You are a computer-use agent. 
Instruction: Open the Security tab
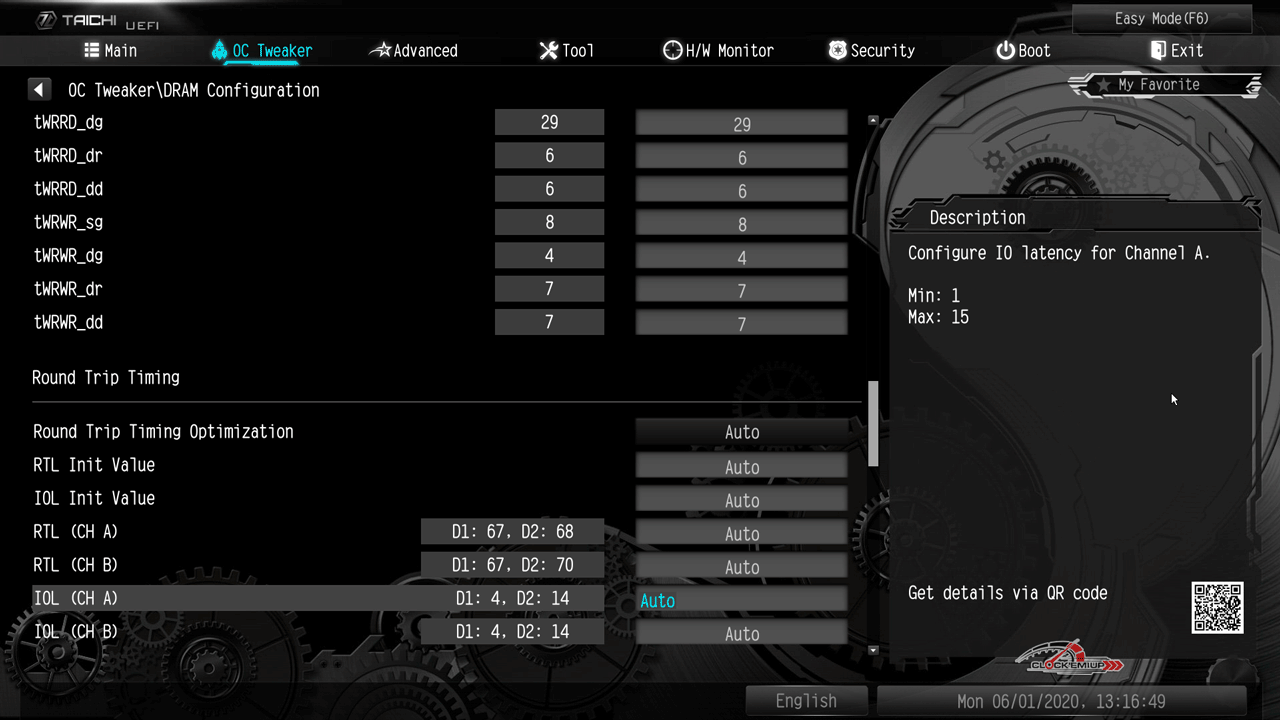point(872,51)
